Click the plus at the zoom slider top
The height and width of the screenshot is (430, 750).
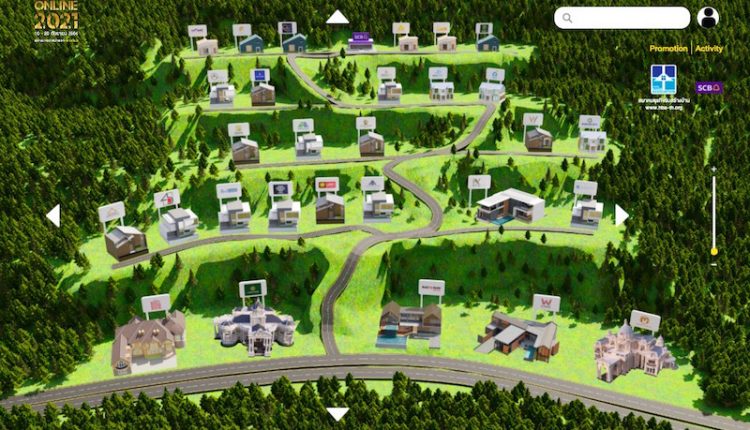713,170
